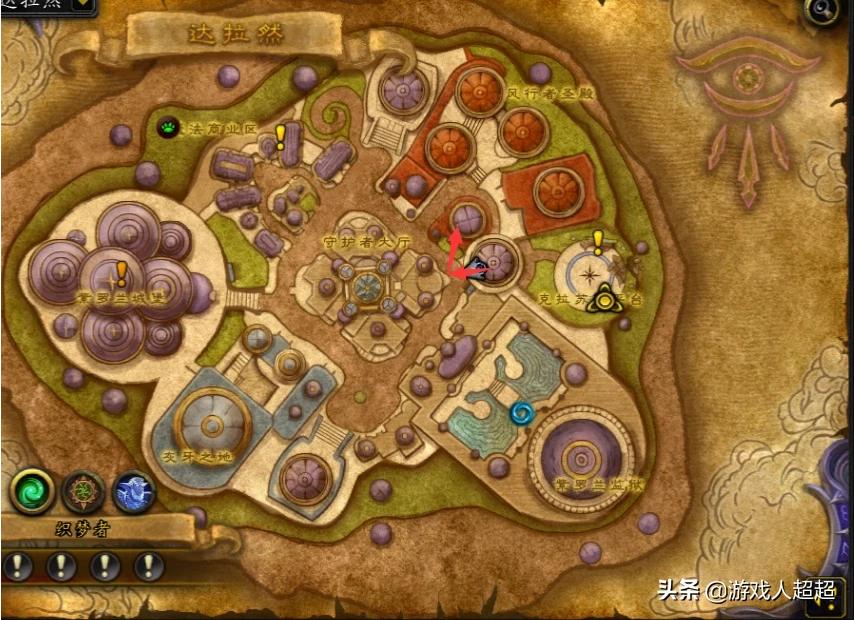Click the green paw pet battle marker
This screenshot has width=854, height=620.
click(168, 127)
